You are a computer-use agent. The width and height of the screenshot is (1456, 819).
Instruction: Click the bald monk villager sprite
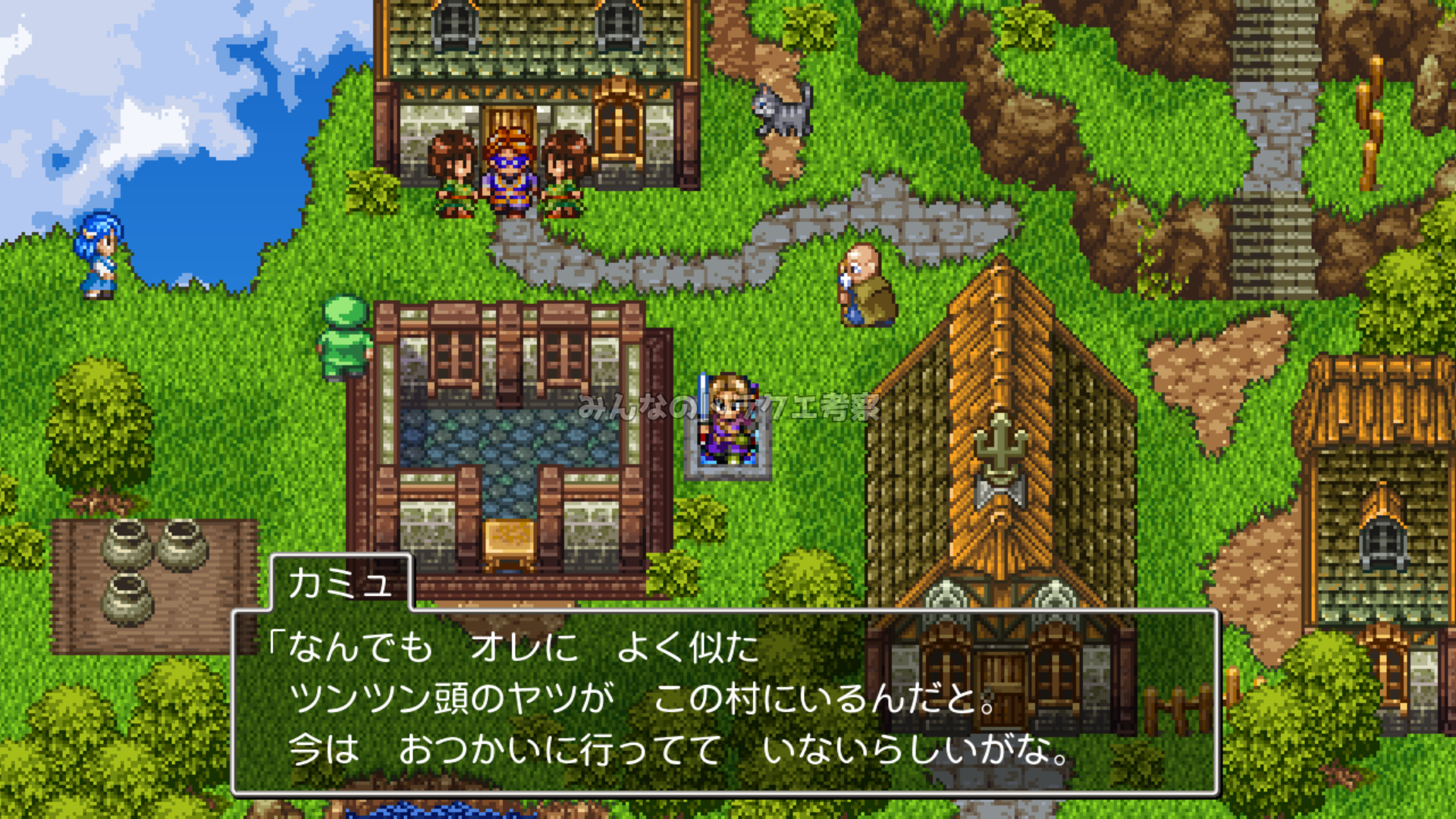(x=864, y=284)
